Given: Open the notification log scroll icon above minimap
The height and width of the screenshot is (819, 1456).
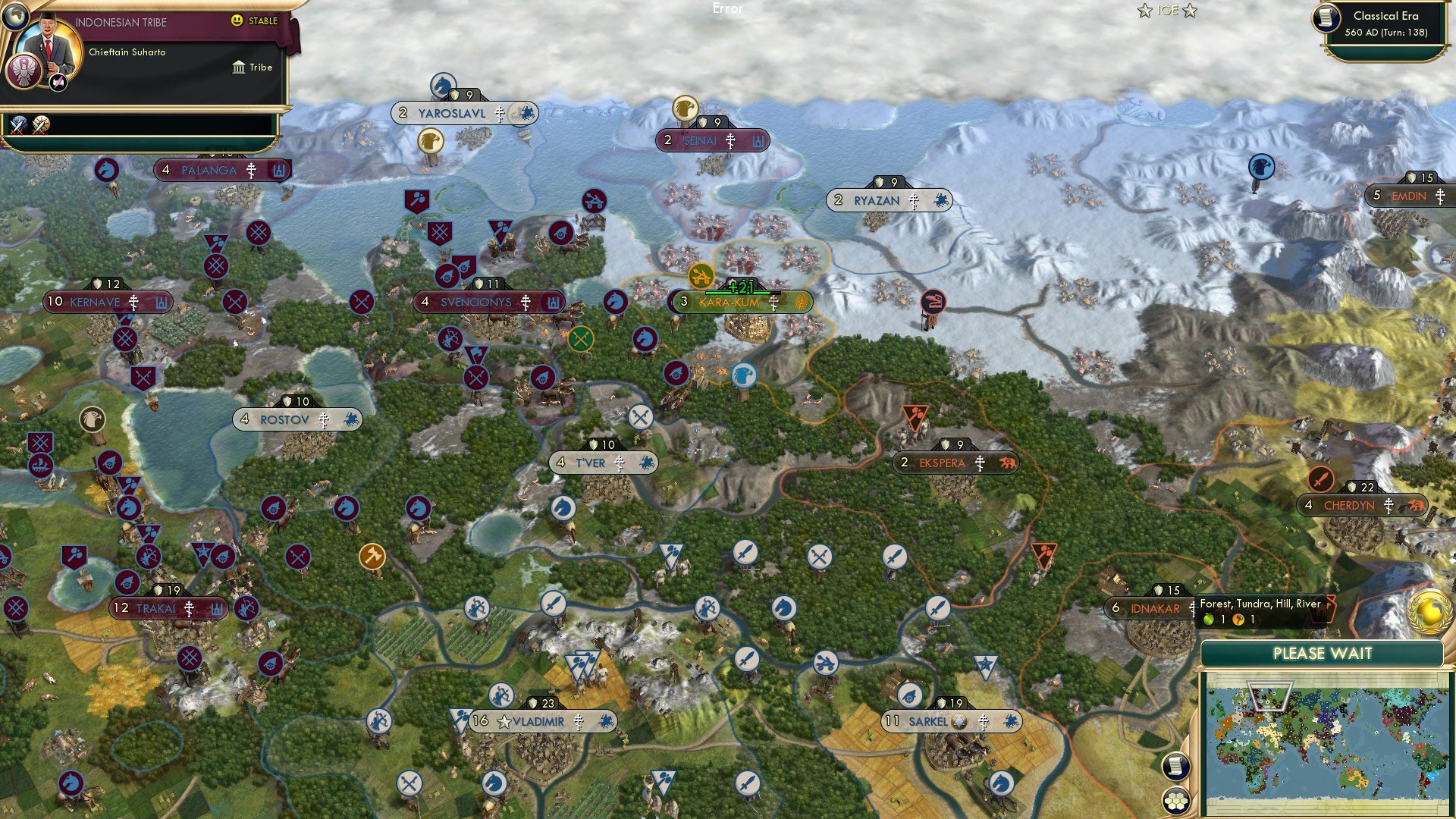Looking at the screenshot, I should click(1175, 766).
